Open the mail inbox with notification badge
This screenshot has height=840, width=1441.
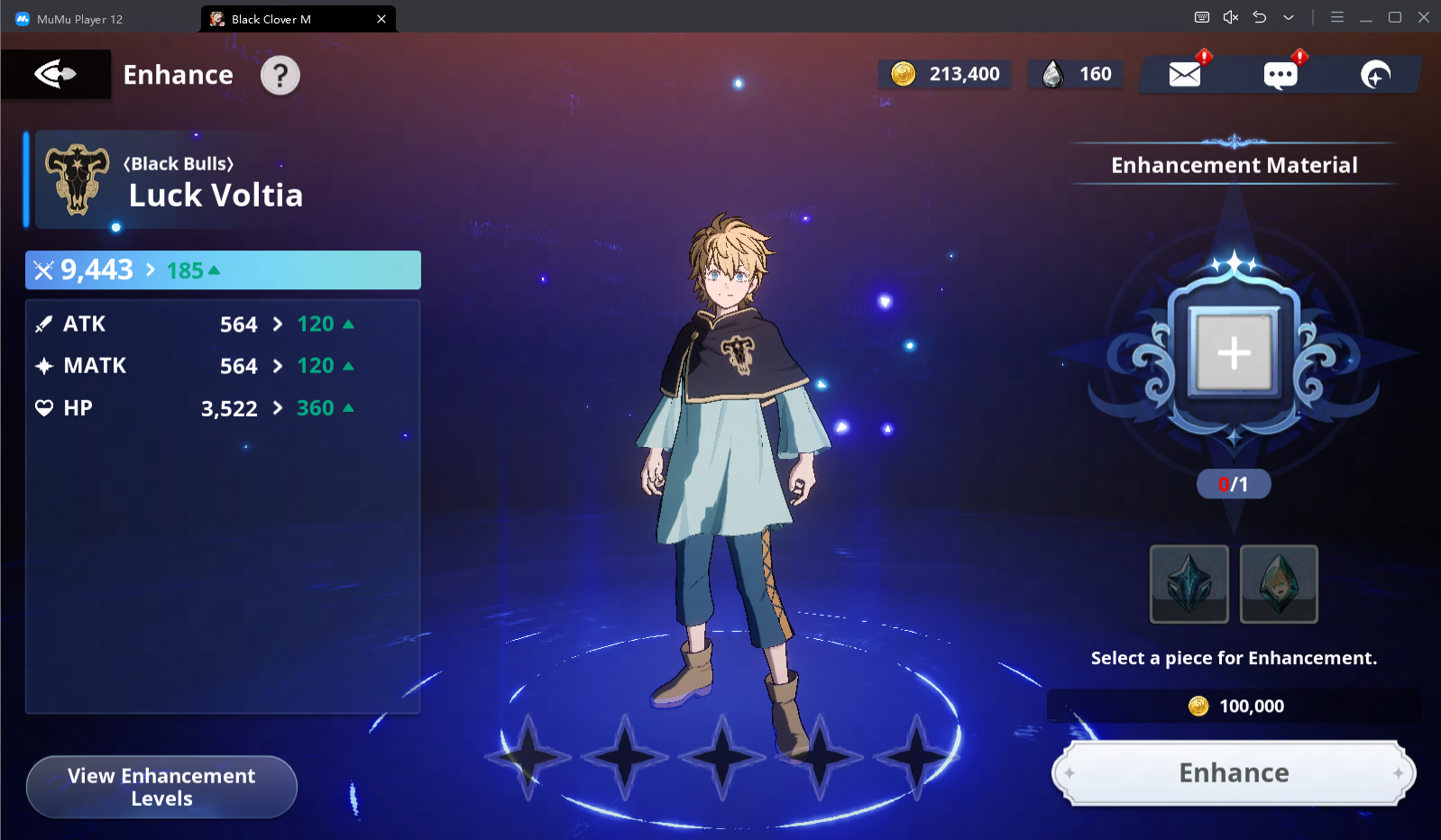point(1185,74)
